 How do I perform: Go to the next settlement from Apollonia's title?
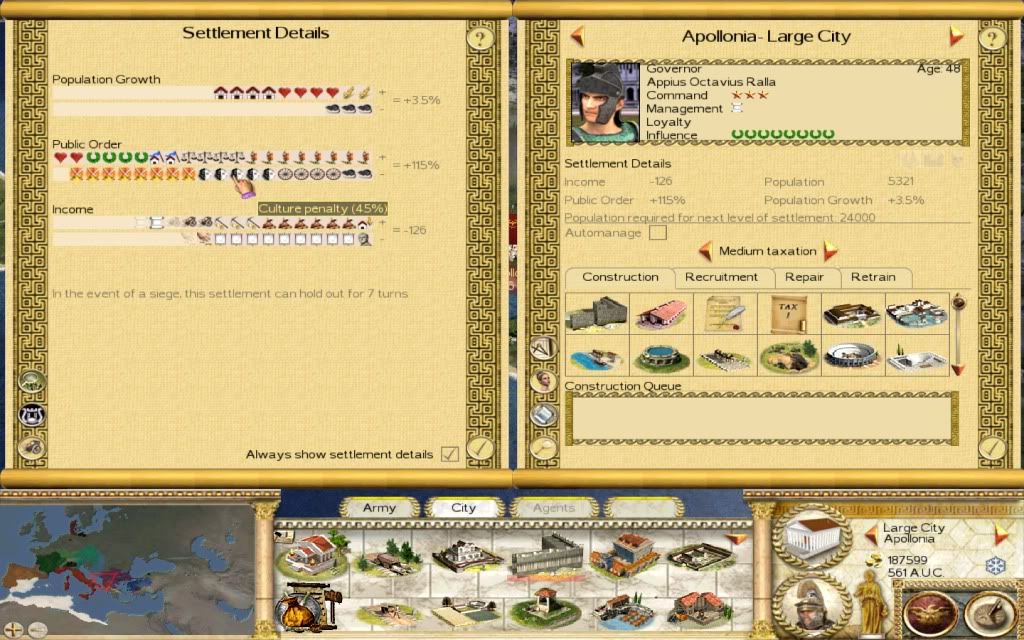click(956, 36)
